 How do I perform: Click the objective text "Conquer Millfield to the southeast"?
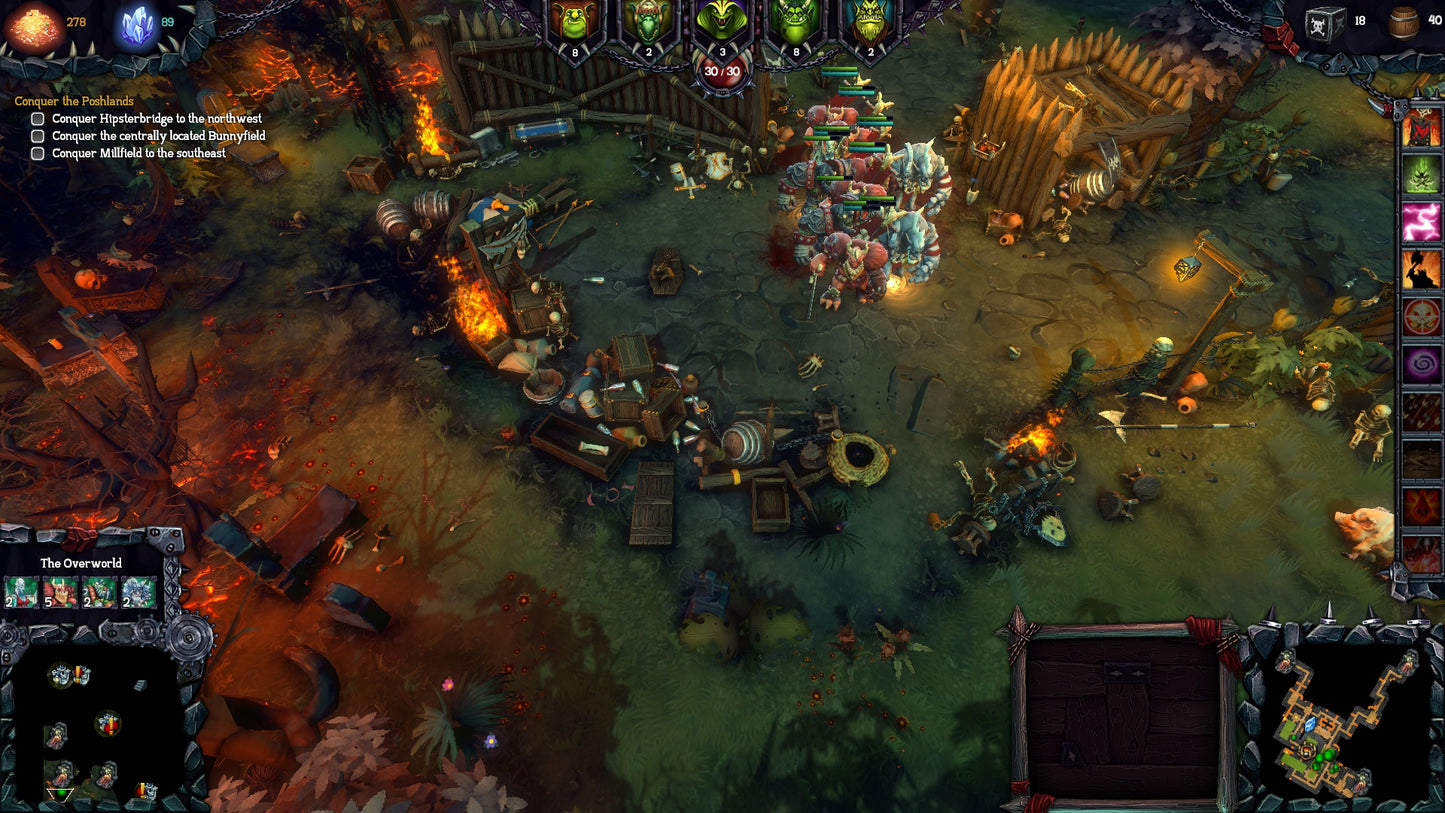click(x=137, y=153)
